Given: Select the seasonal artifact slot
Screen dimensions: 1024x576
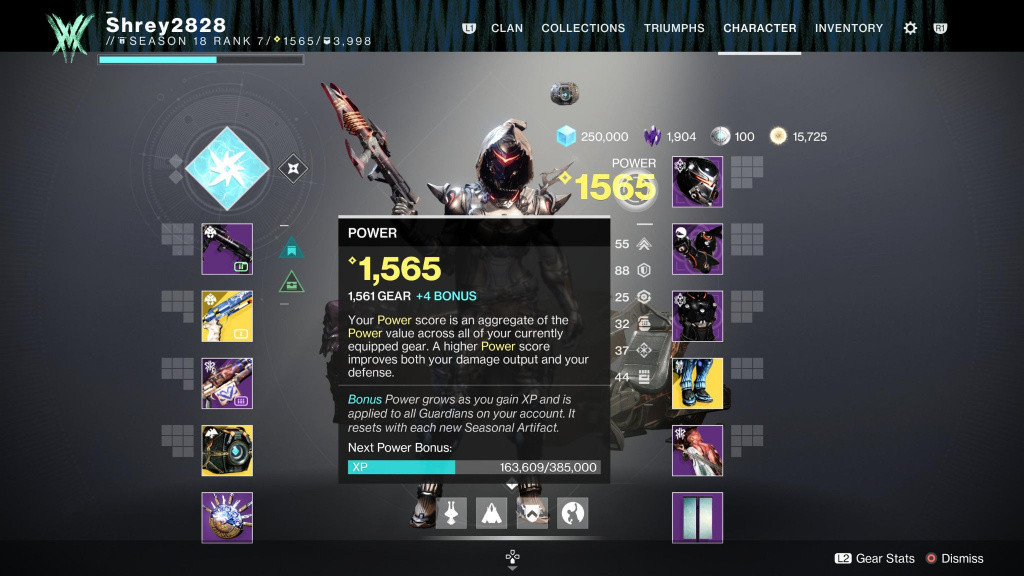Looking at the screenshot, I should coord(227,517).
